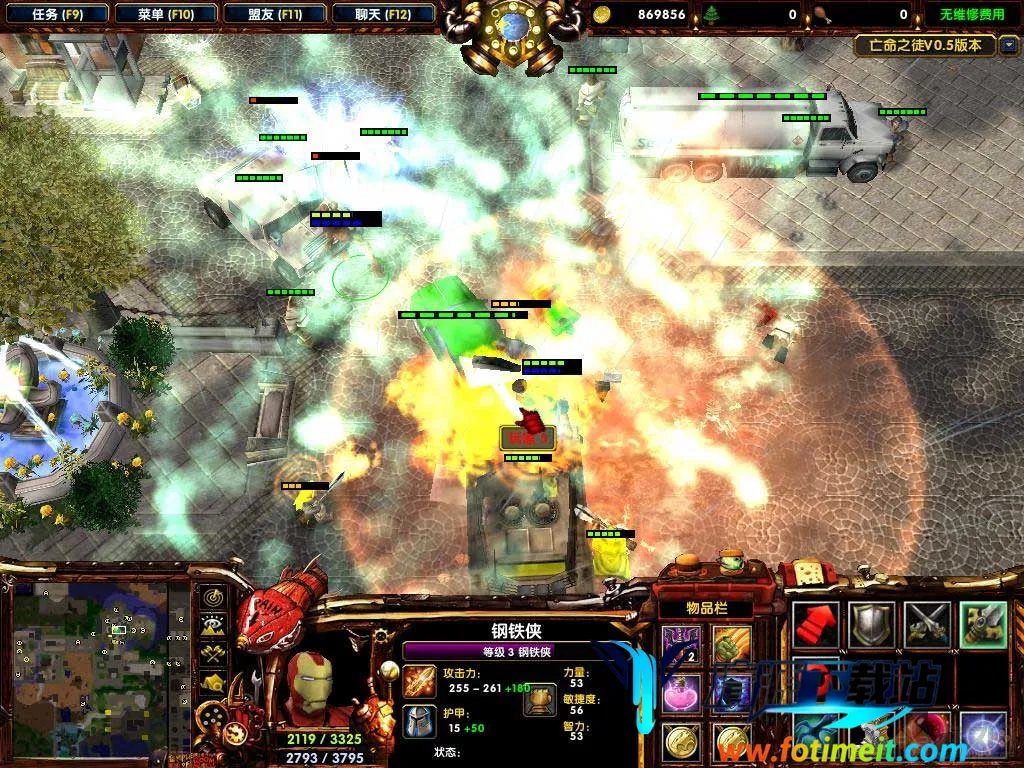Click the helmet armor icon
Image resolution: width=1024 pixels, height=768 pixels.
pyautogui.click(x=420, y=721)
